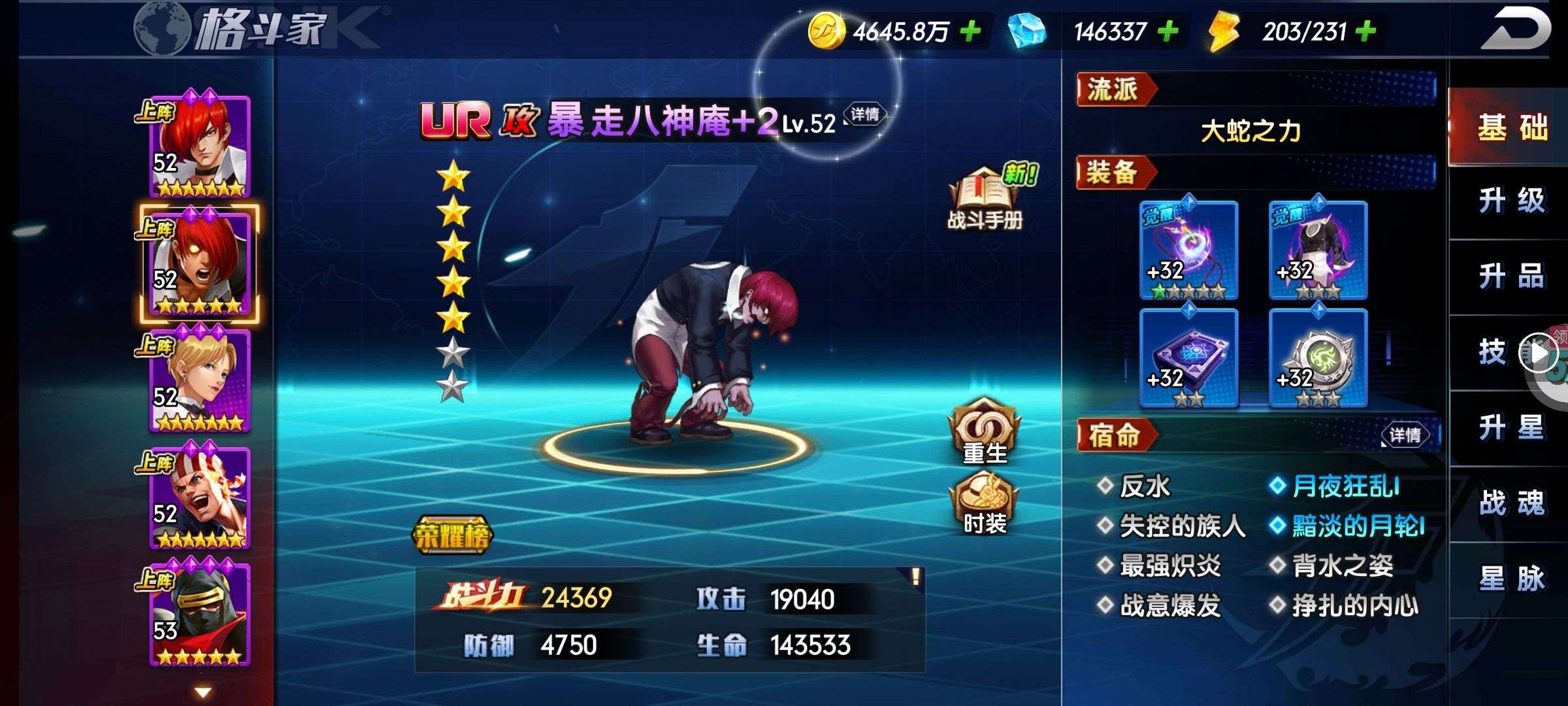Inspect the blue spellbook equipment slot
This screenshot has height=706, width=1568.
click(1188, 358)
